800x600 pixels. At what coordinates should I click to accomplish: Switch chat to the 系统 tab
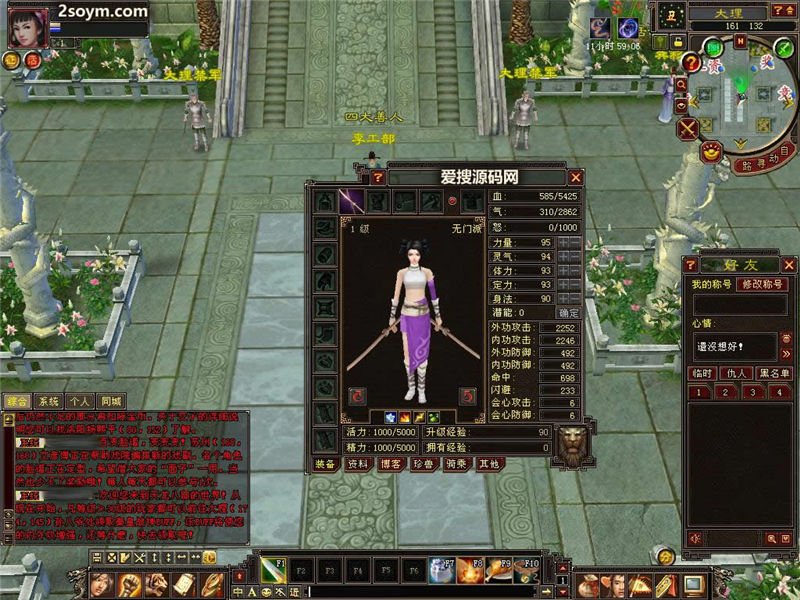49,401
